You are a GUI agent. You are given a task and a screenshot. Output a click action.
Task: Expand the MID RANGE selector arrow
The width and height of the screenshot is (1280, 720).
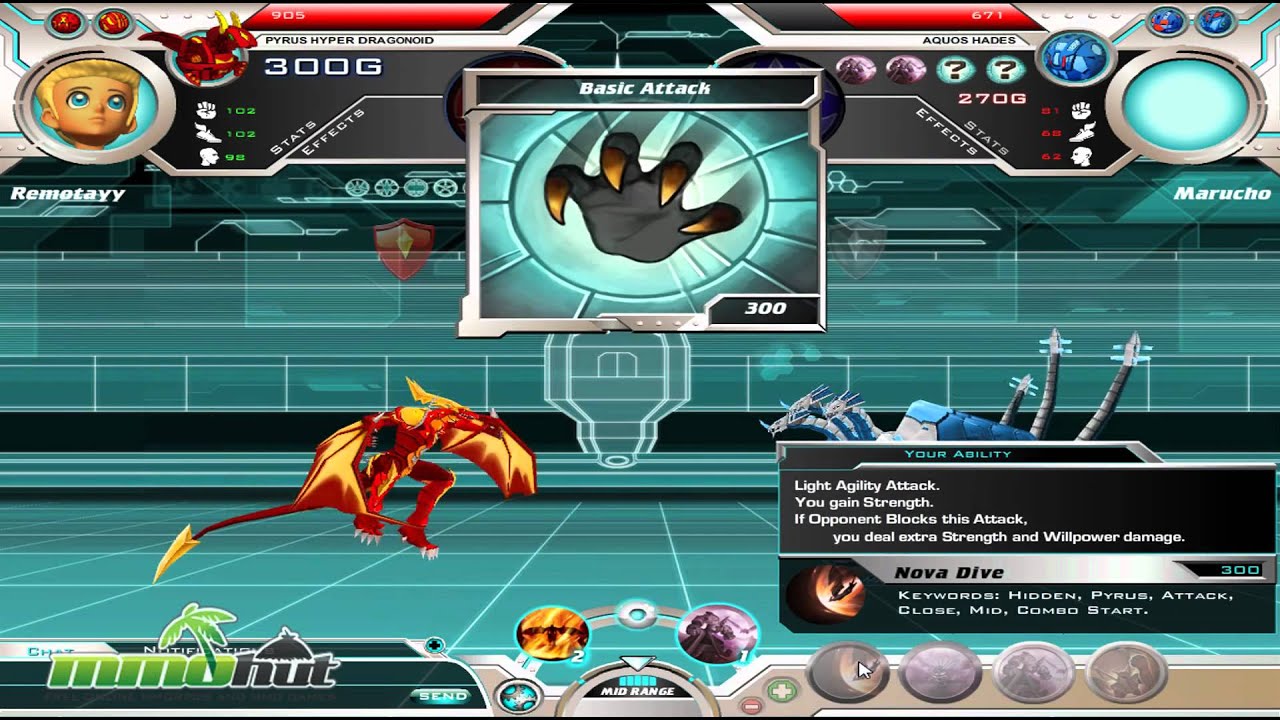coord(639,661)
